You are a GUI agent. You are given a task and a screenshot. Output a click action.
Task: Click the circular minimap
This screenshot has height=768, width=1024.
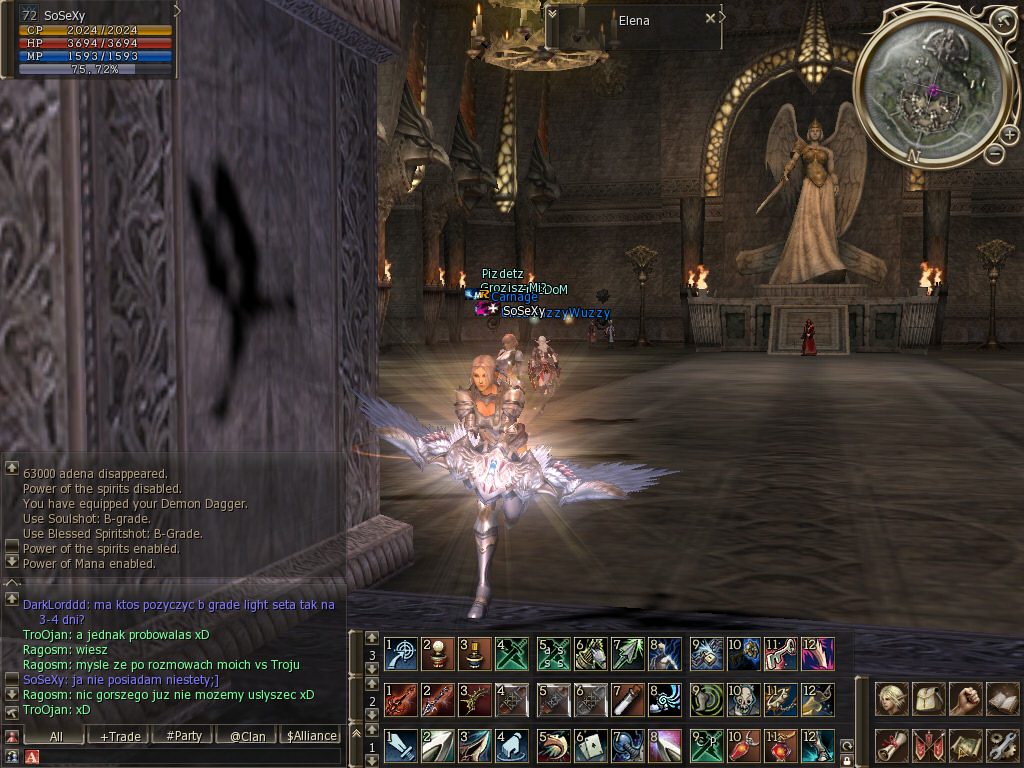pyautogui.click(x=932, y=88)
